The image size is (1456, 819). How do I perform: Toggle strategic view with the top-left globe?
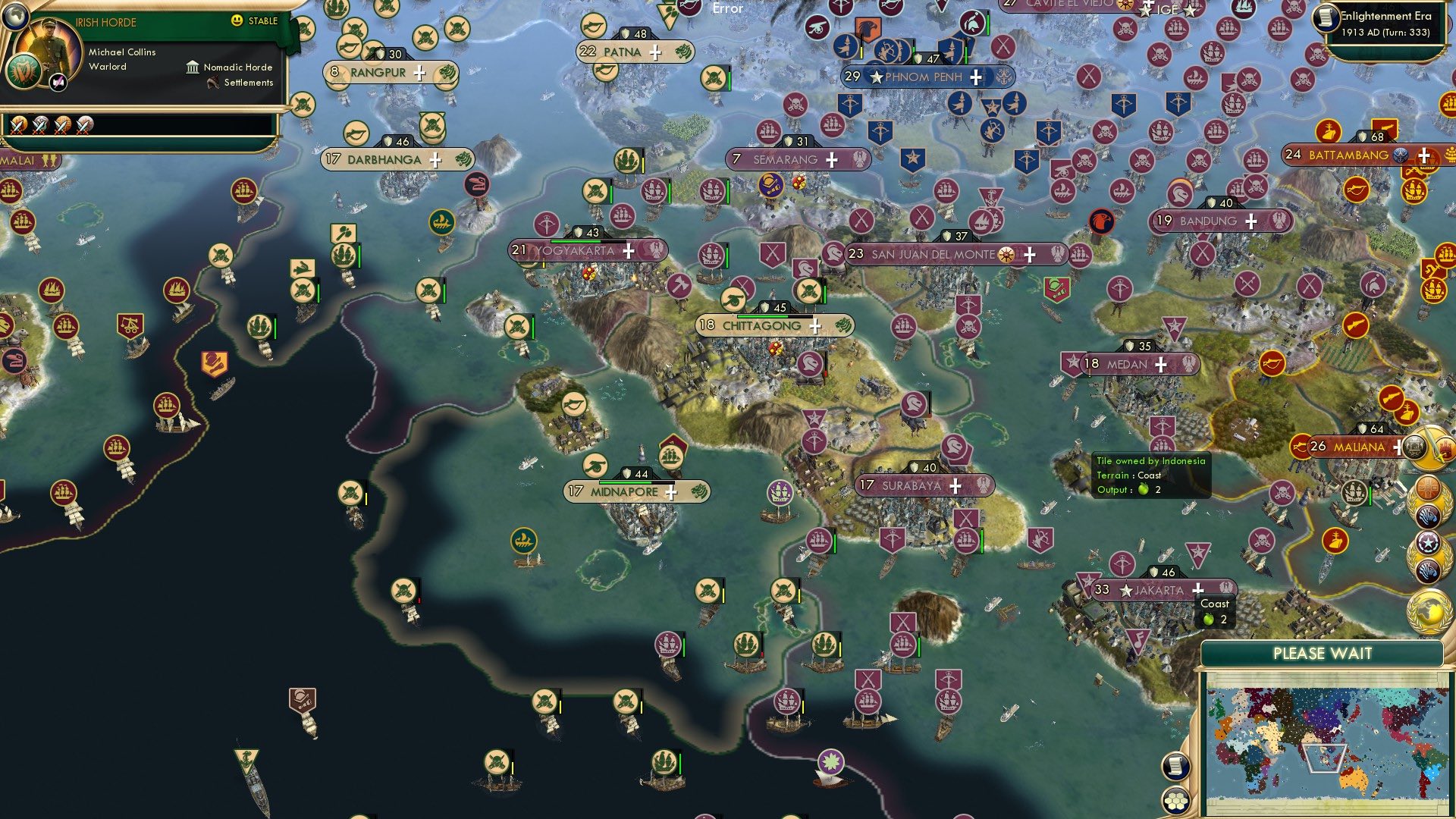coord(15,18)
